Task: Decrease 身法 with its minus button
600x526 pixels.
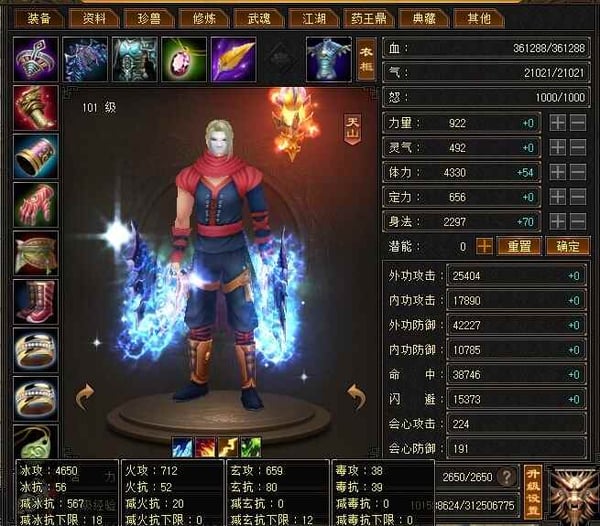Action: pyautogui.click(x=579, y=222)
